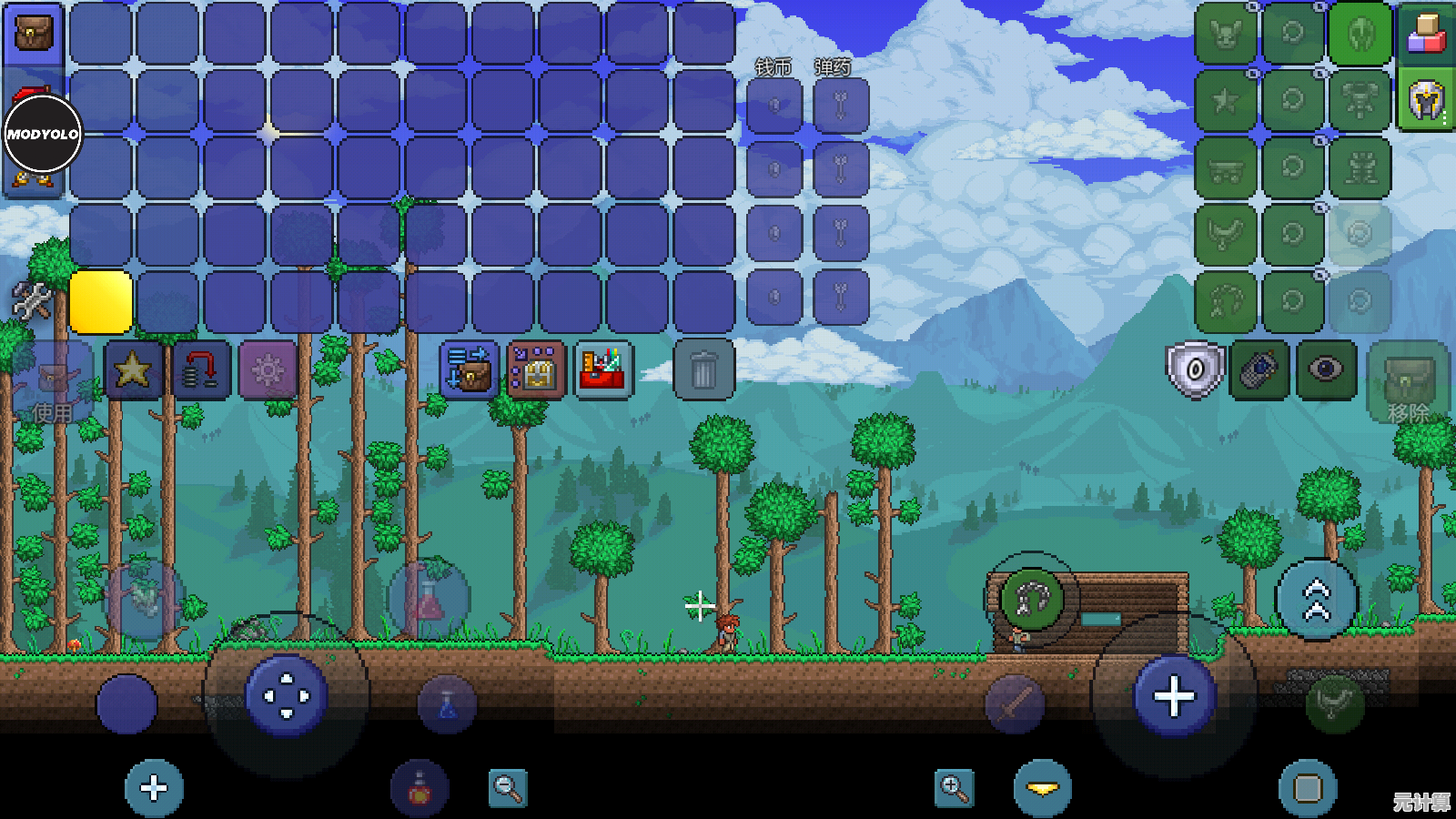Use the grappling hook button
Viewport: 1456px width, 819px height.
pos(1031,599)
